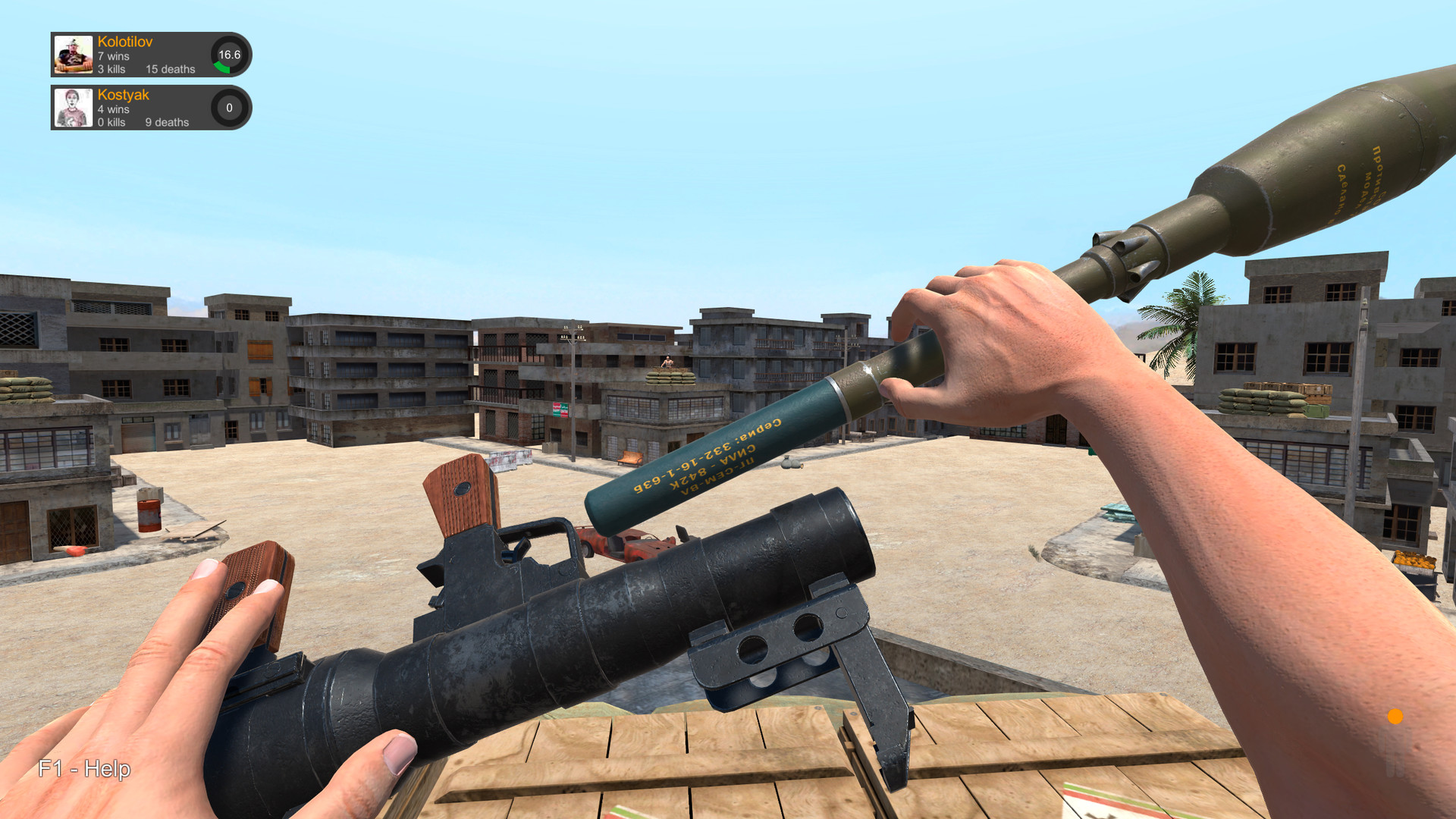Viewport: 1456px width, 819px height.
Task: Open Help via the F1 - Help prompt
Action: coord(83,769)
